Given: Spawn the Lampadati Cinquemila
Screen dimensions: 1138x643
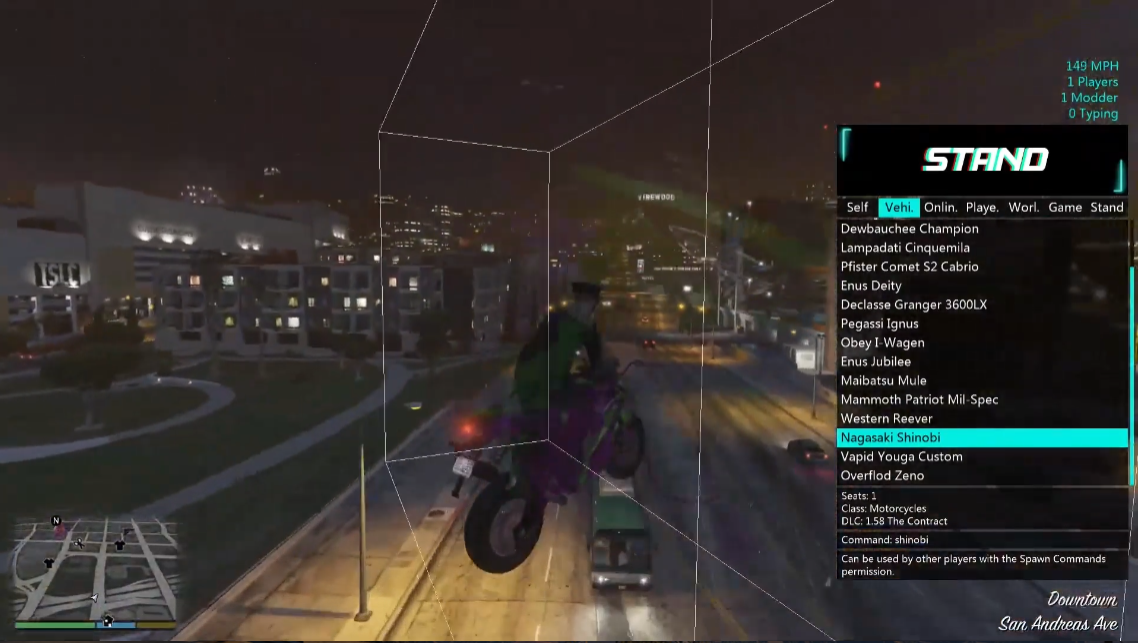Looking at the screenshot, I should [x=905, y=248].
